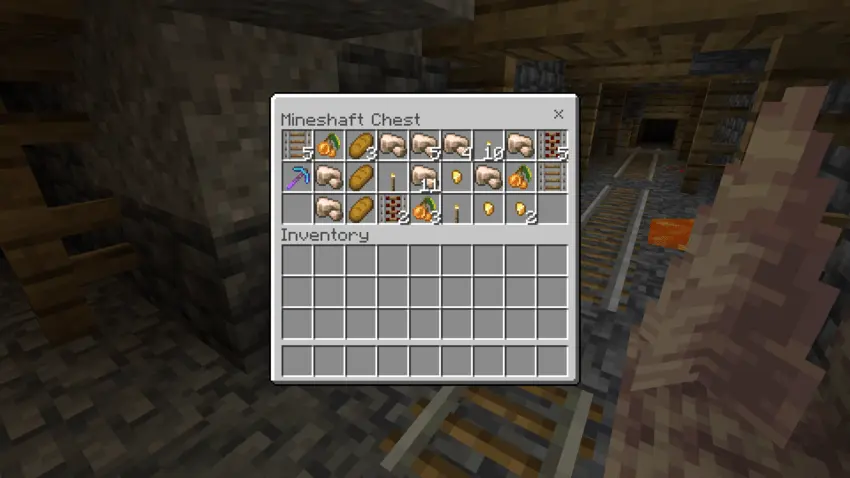Select the stack of 10 torches
Screen dimensions: 850x478
(489, 146)
